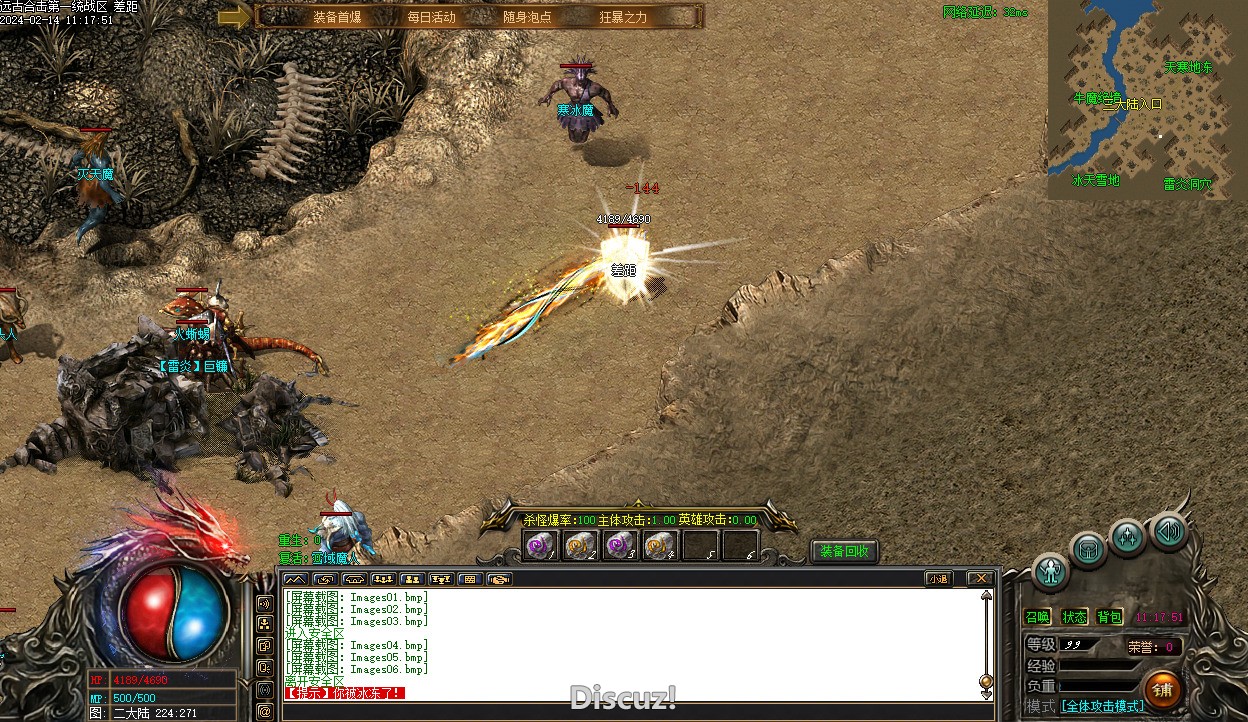Screen dimensions: 1248x722
Task: Select 每日活动 in the top bar
Action: tap(431, 17)
